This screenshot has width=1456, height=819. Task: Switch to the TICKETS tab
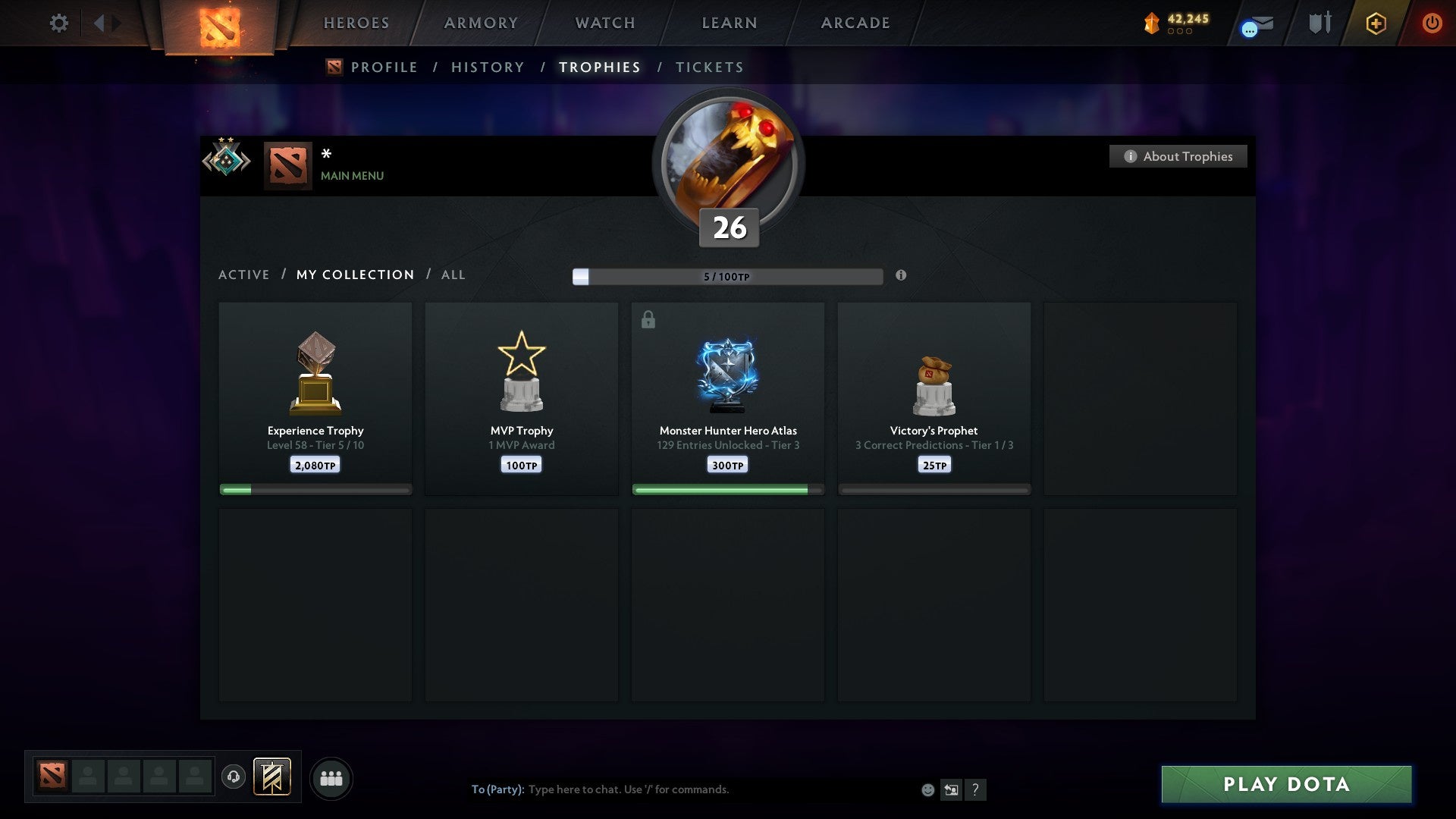[709, 67]
